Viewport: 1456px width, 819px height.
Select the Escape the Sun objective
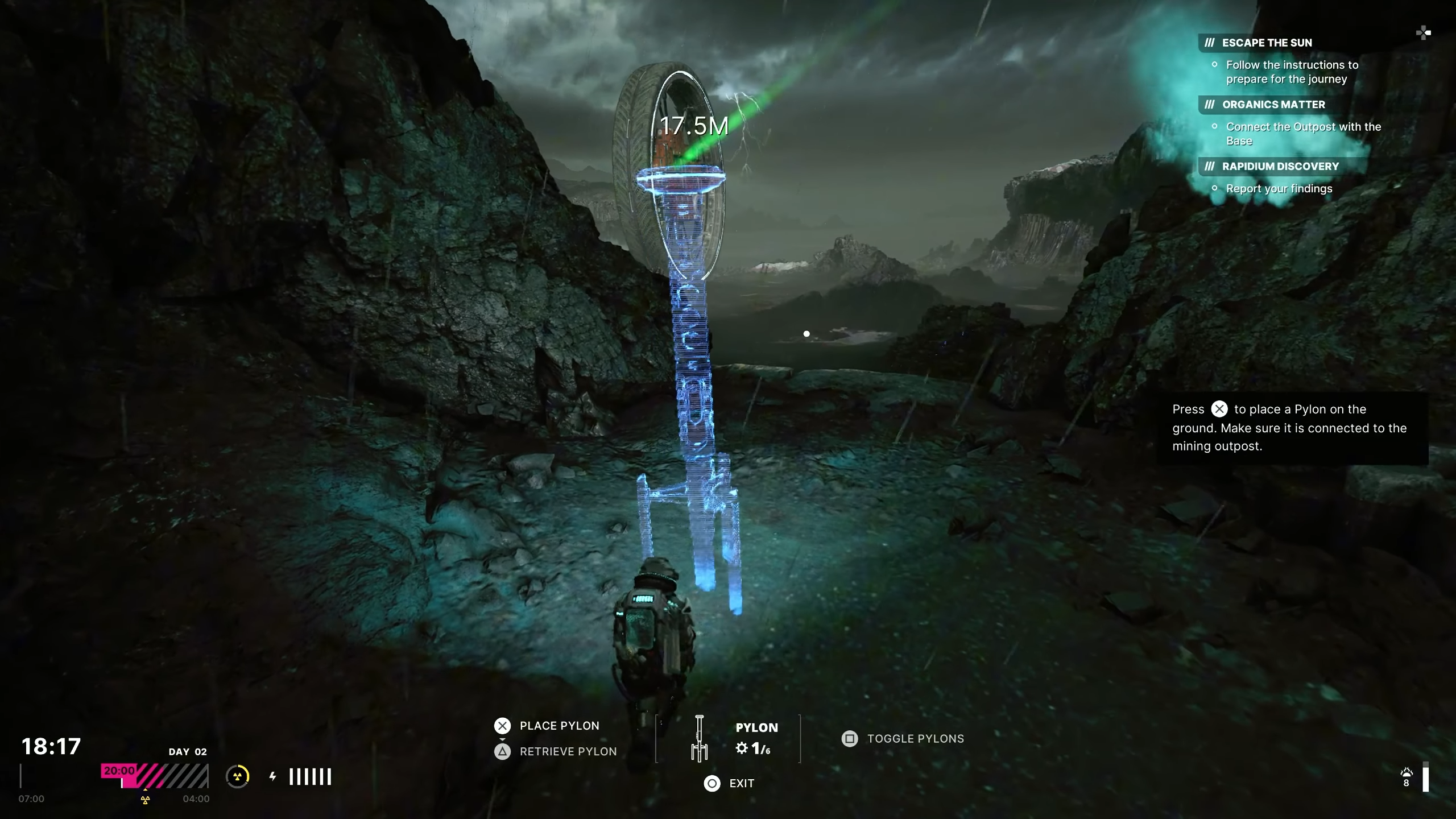tap(1267, 43)
